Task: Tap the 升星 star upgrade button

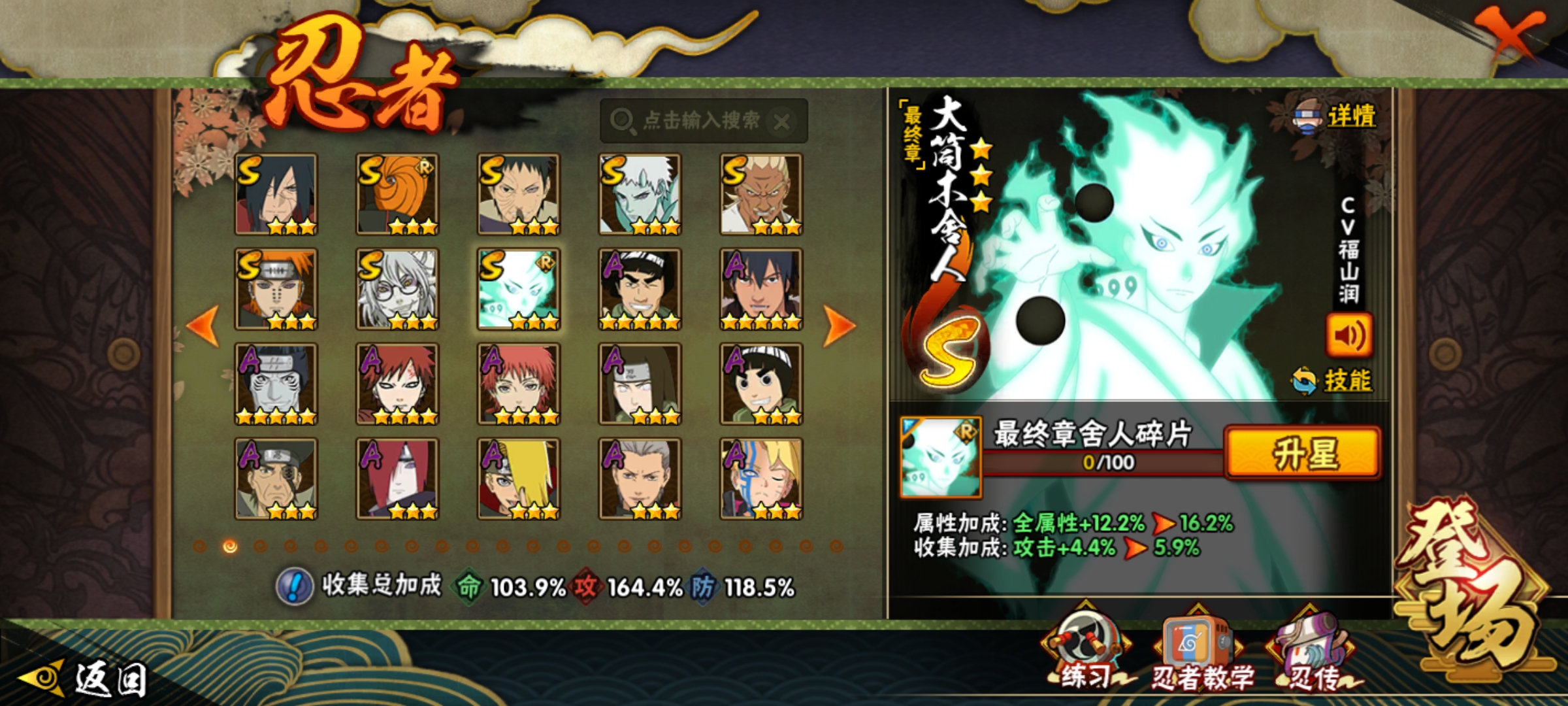Action: coord(1303,454)
